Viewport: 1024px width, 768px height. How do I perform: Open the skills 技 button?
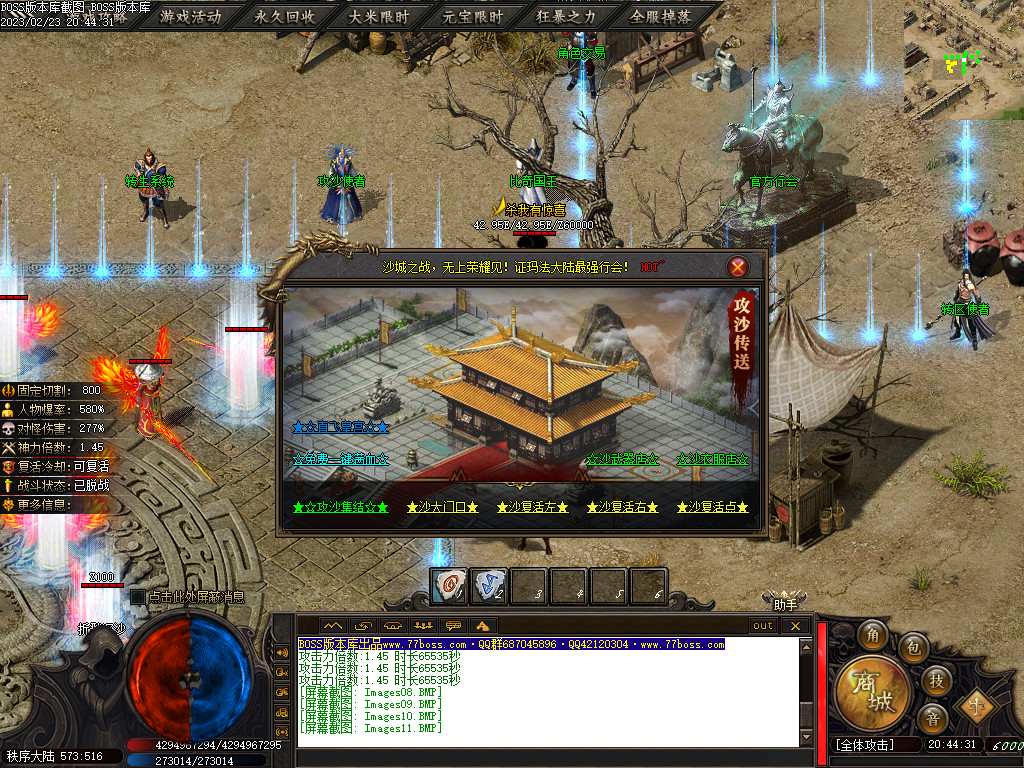tap(935, 680)
